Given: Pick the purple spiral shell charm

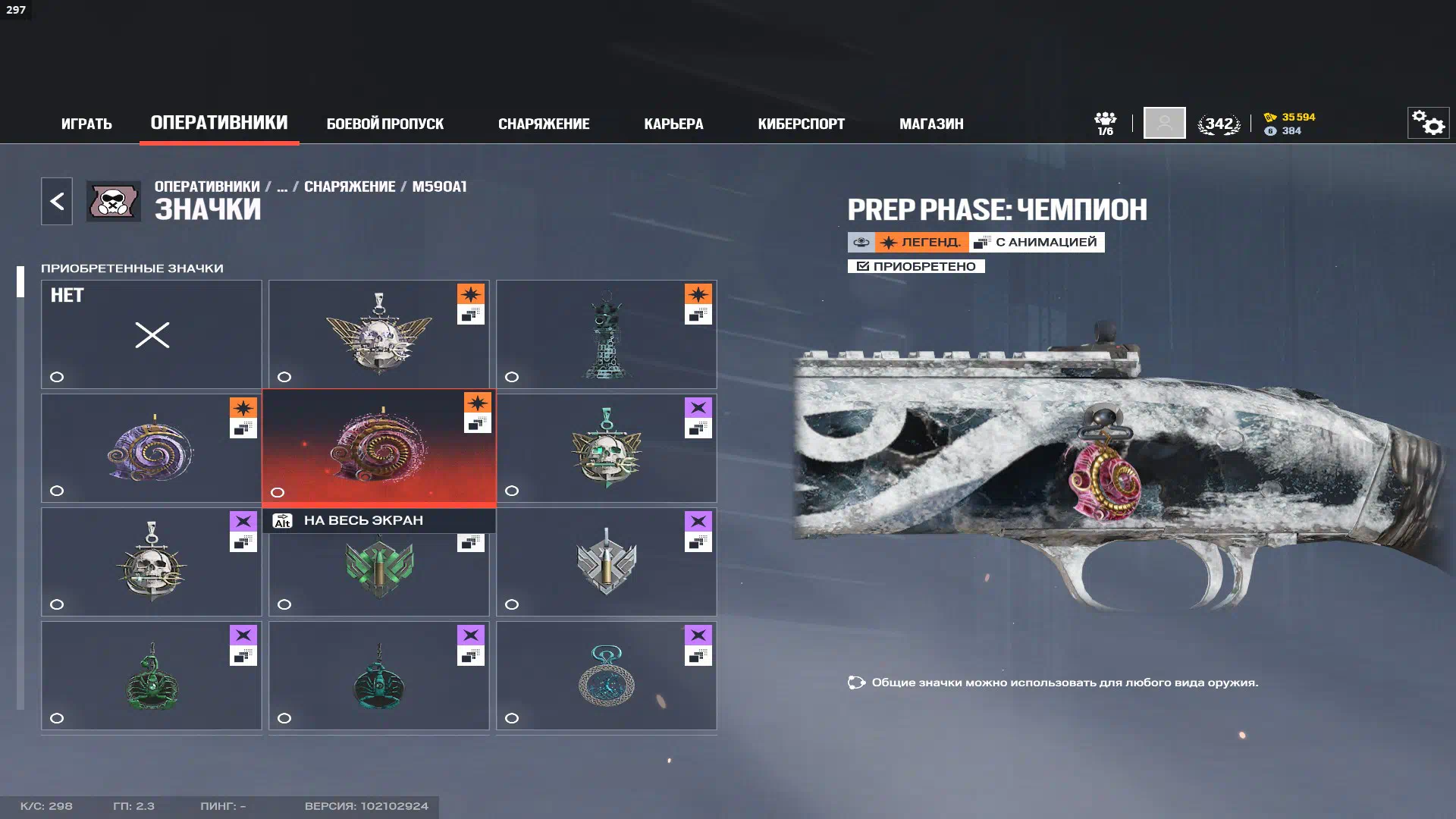Looking at the screenshot, I should (x=152, y=448).
